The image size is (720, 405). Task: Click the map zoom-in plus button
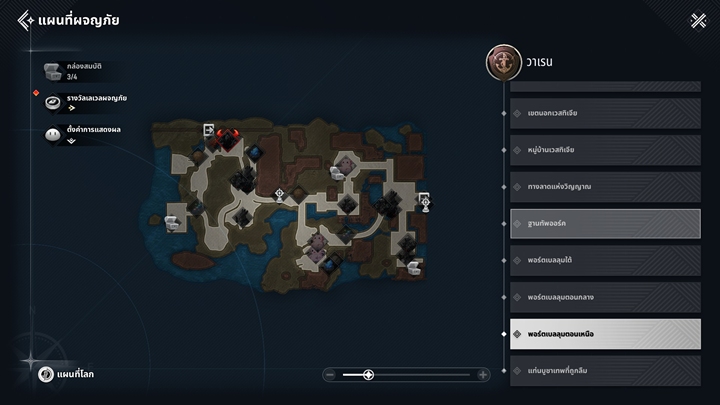tap(484, 375)
